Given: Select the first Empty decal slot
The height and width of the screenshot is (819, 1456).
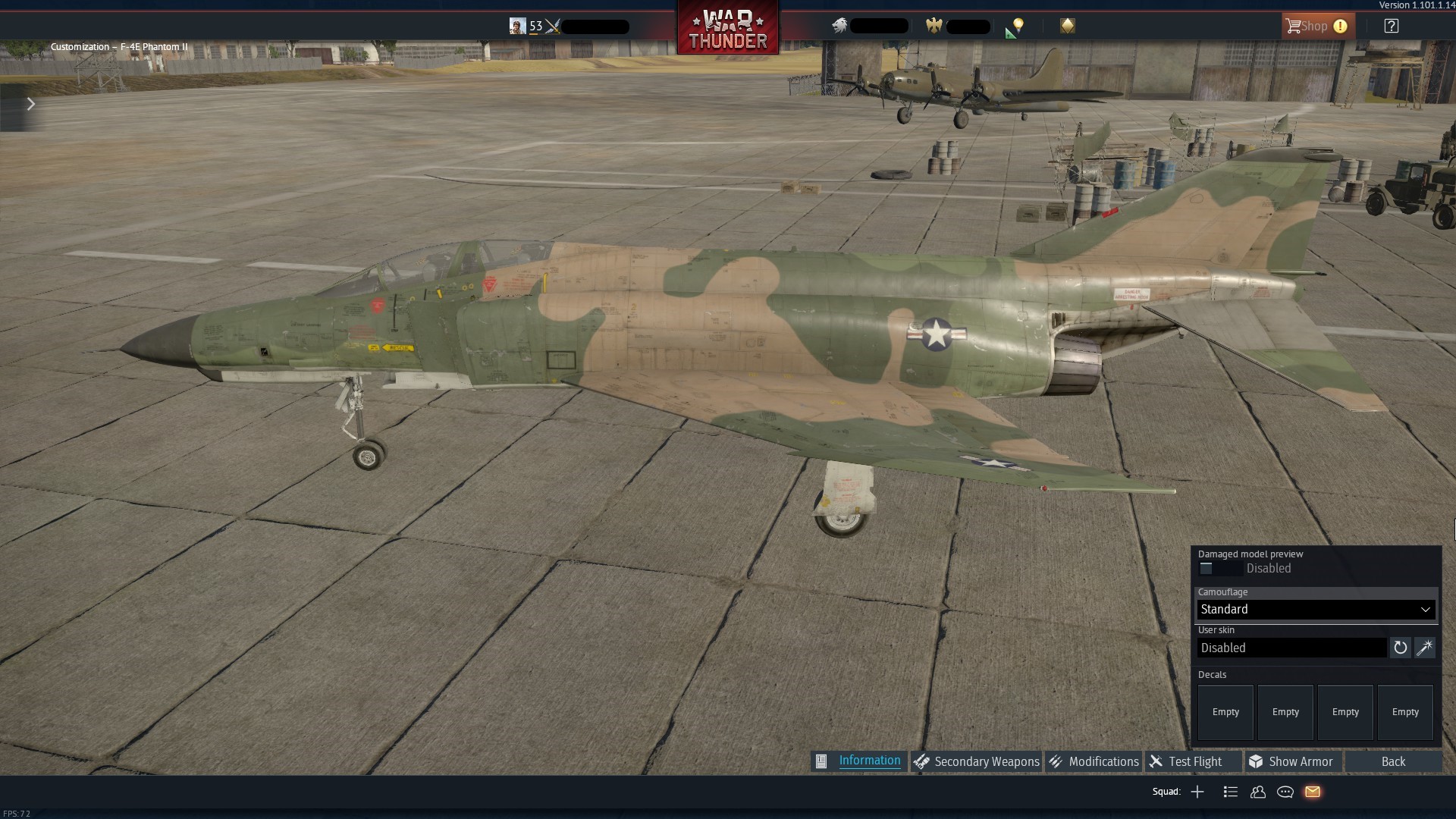Looking at the screenshot, I should click(x=1224, y=712).
